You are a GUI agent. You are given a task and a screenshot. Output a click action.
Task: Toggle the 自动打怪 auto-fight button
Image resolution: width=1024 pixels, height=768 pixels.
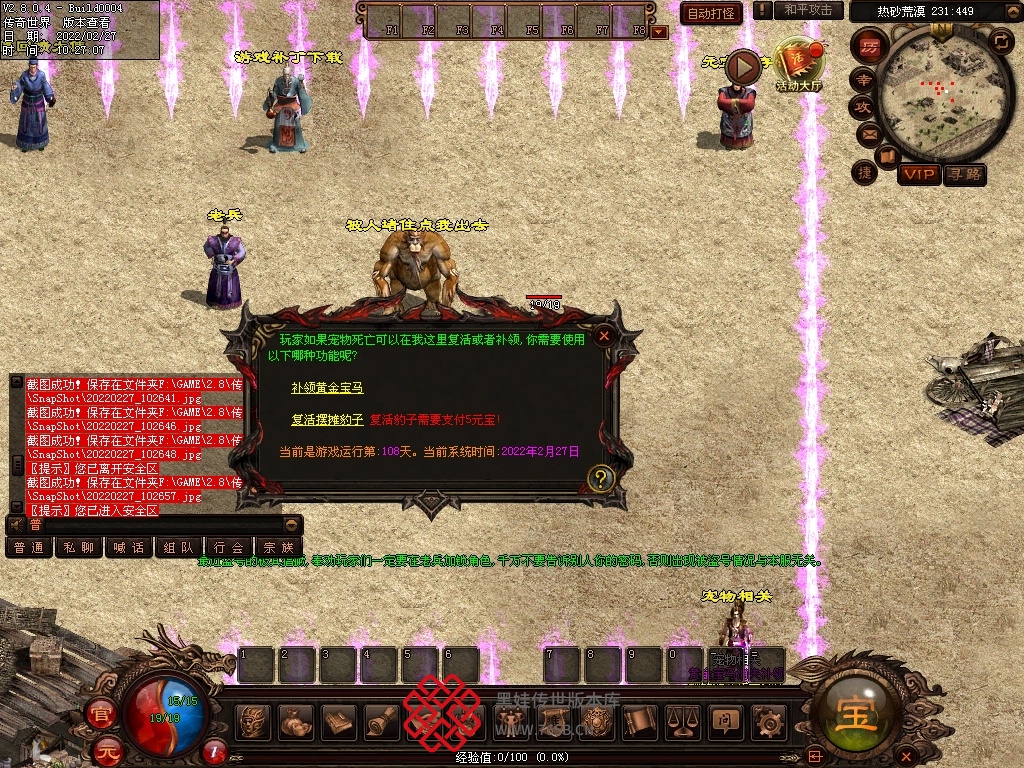pos(711,13)
